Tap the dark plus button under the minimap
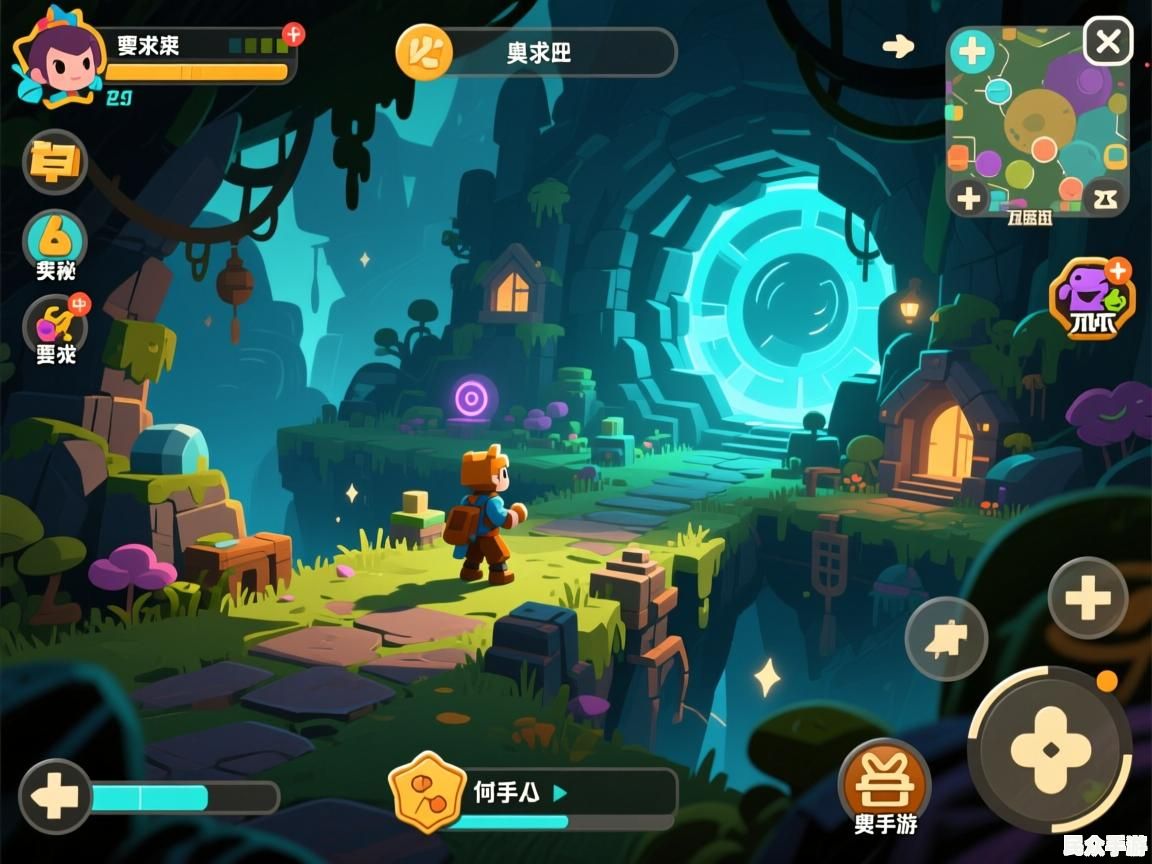 pyautogui.click(x=968, y=198)
